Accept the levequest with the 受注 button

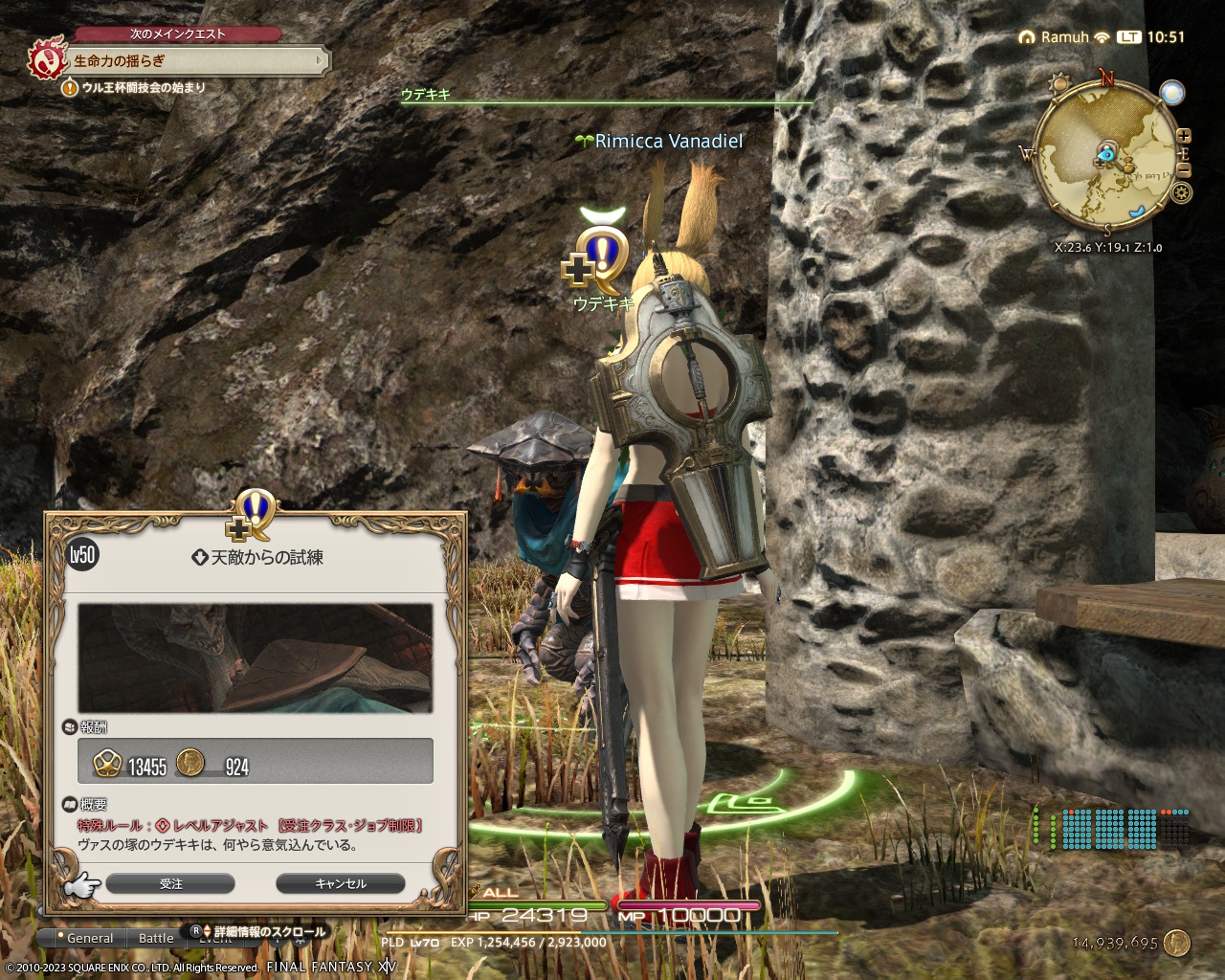[172, 883]
